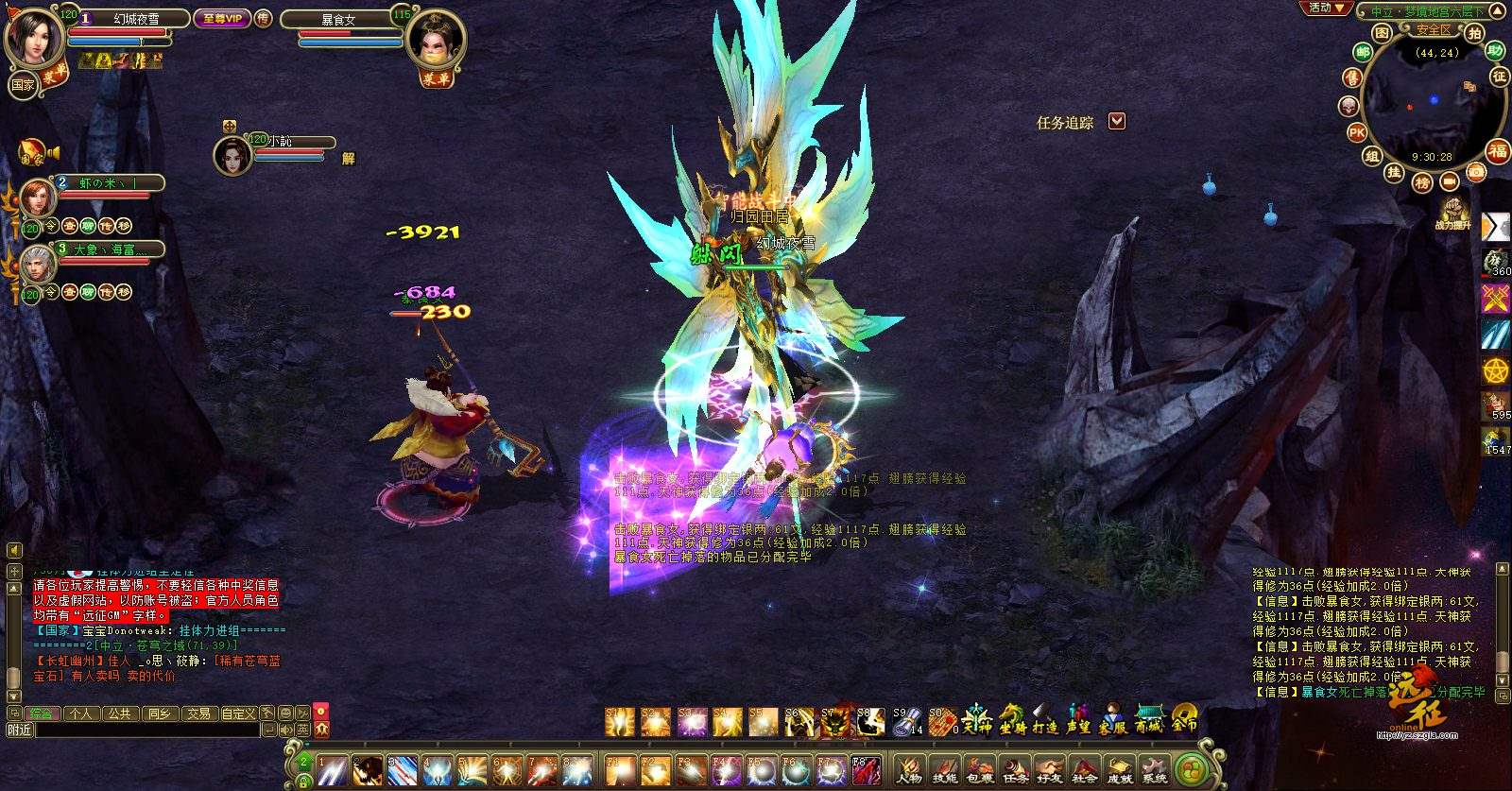This screenshot has width=1512, height=791.
Task: Use the S9 scroll item slot
Action: (x=907, y=723)
